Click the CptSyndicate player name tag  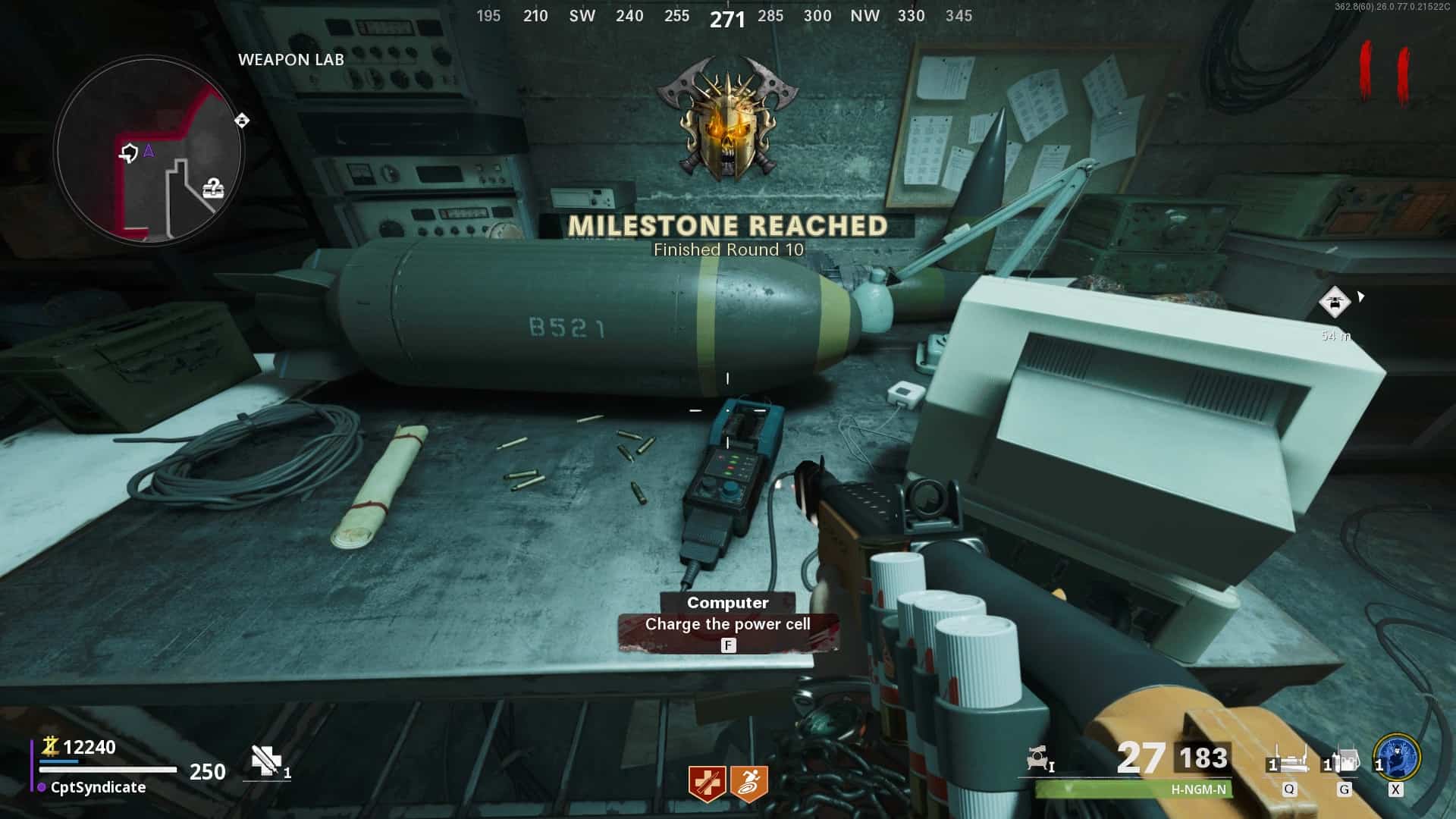[x=98, y=787]
